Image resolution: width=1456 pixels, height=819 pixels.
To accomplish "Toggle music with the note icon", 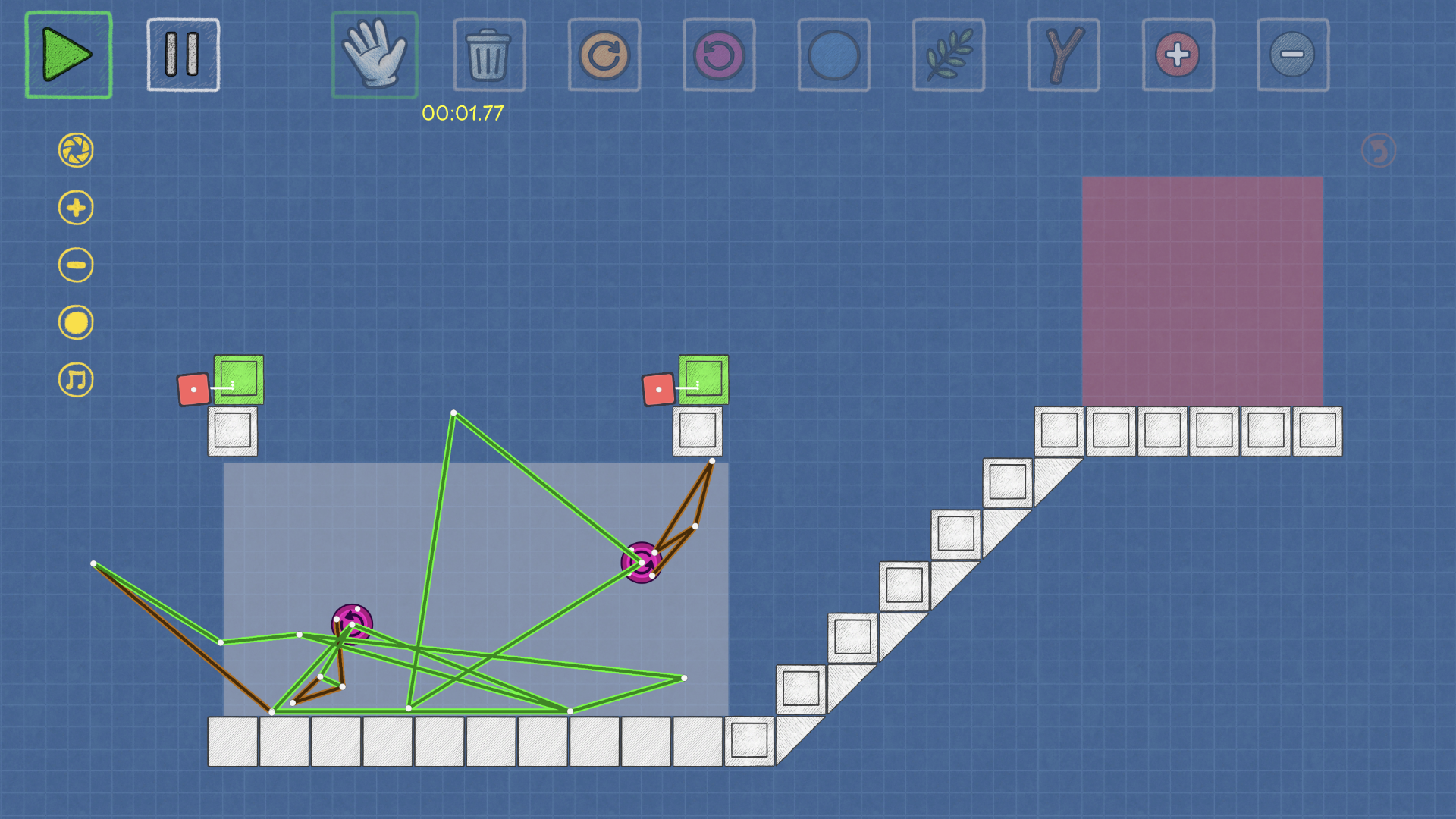I will 75,379.
